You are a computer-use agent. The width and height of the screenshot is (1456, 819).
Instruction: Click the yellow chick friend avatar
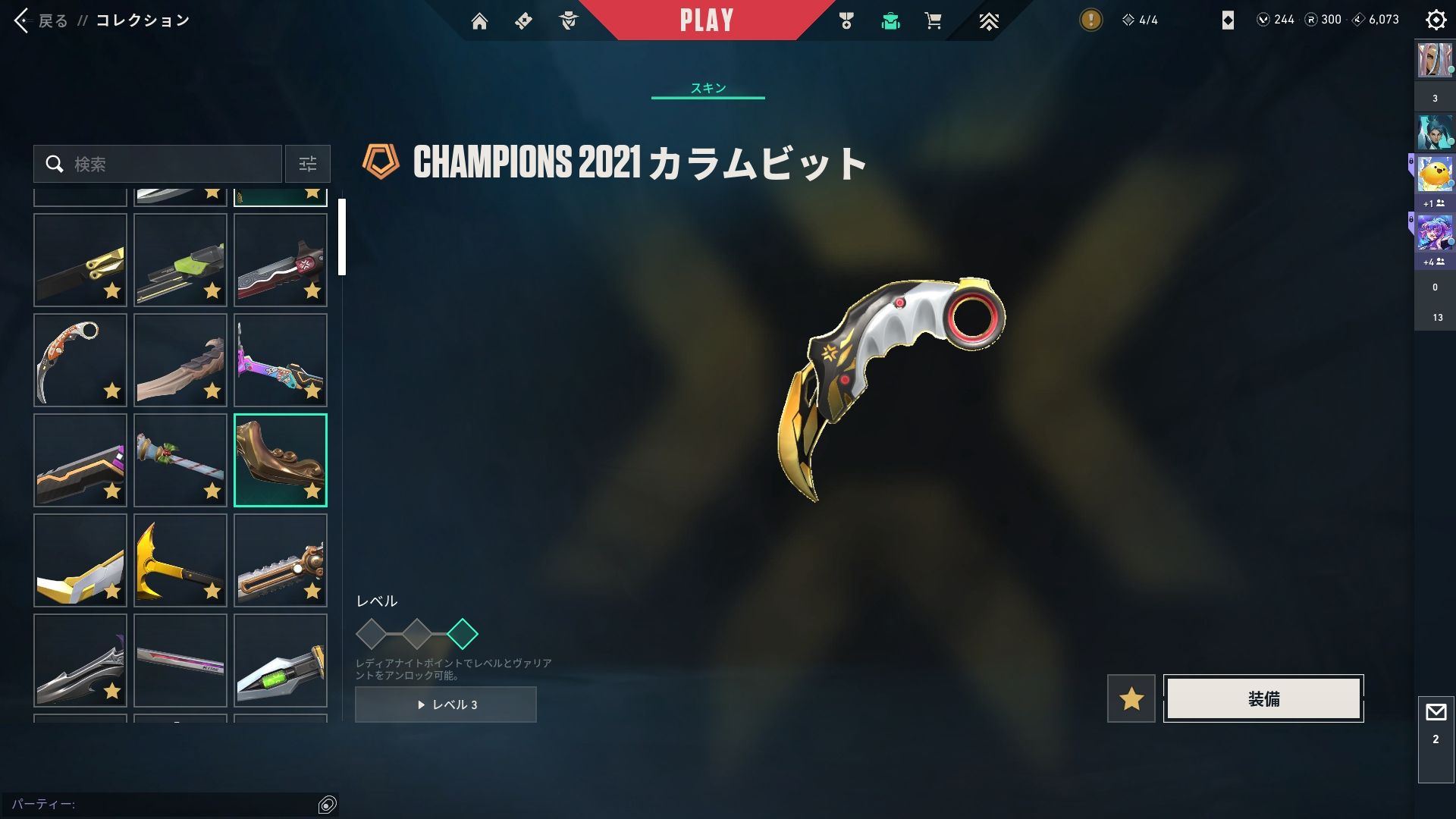tap(1435, 174)
